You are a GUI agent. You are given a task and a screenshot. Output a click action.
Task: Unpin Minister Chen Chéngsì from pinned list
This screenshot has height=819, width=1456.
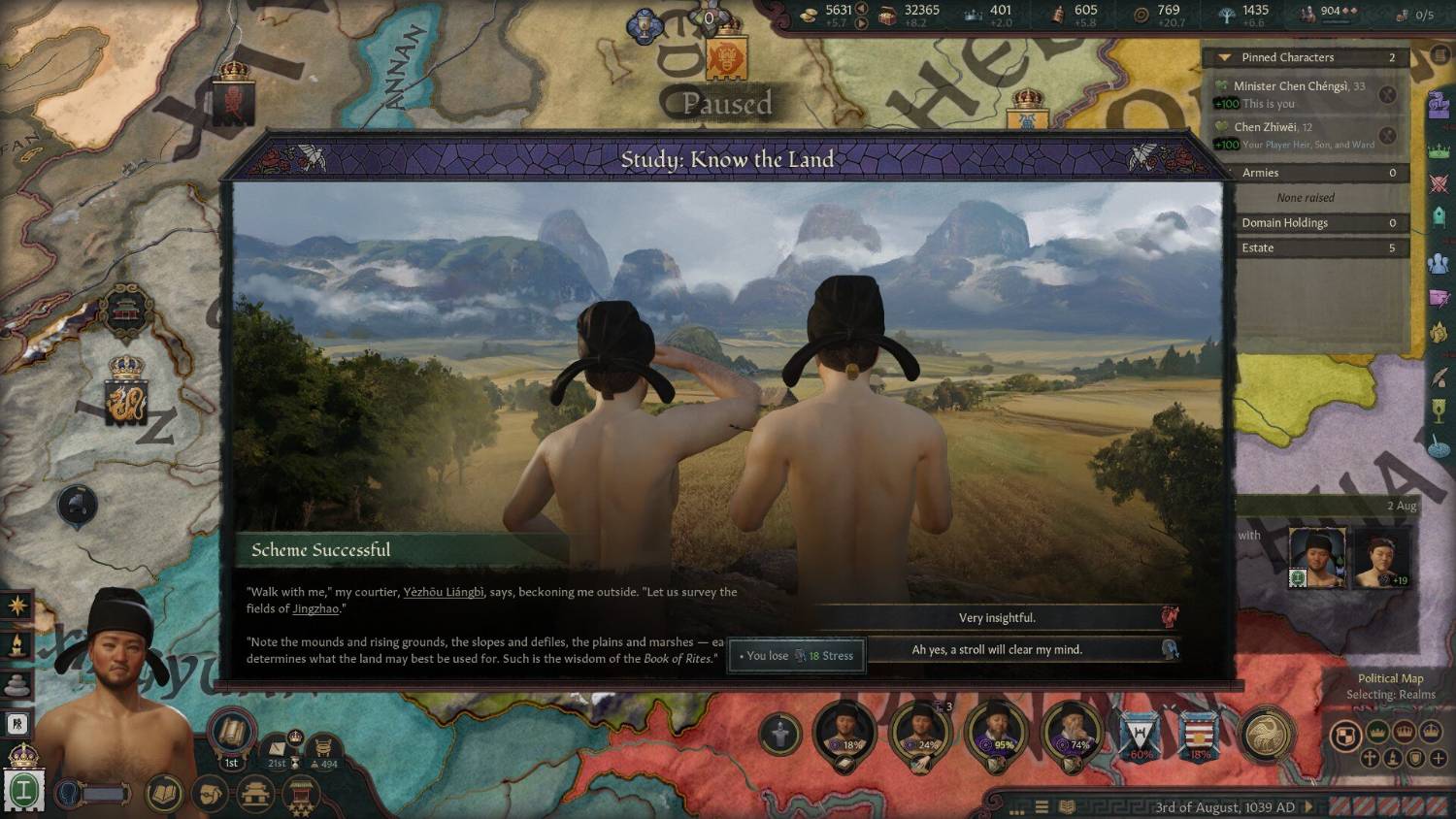1388,94
